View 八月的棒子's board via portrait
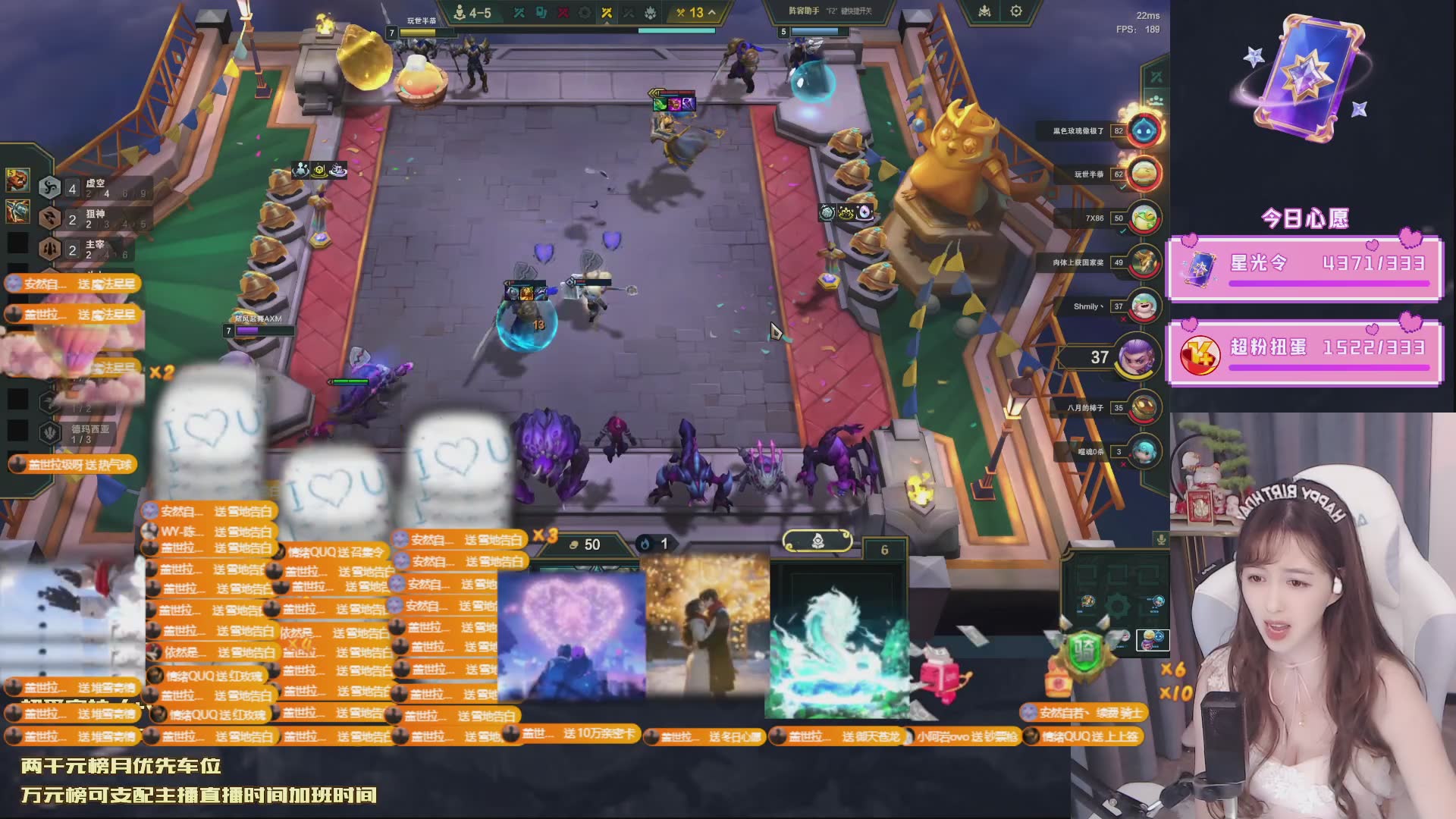This screenshot has width=1456, height=819. click(1144, 408)
